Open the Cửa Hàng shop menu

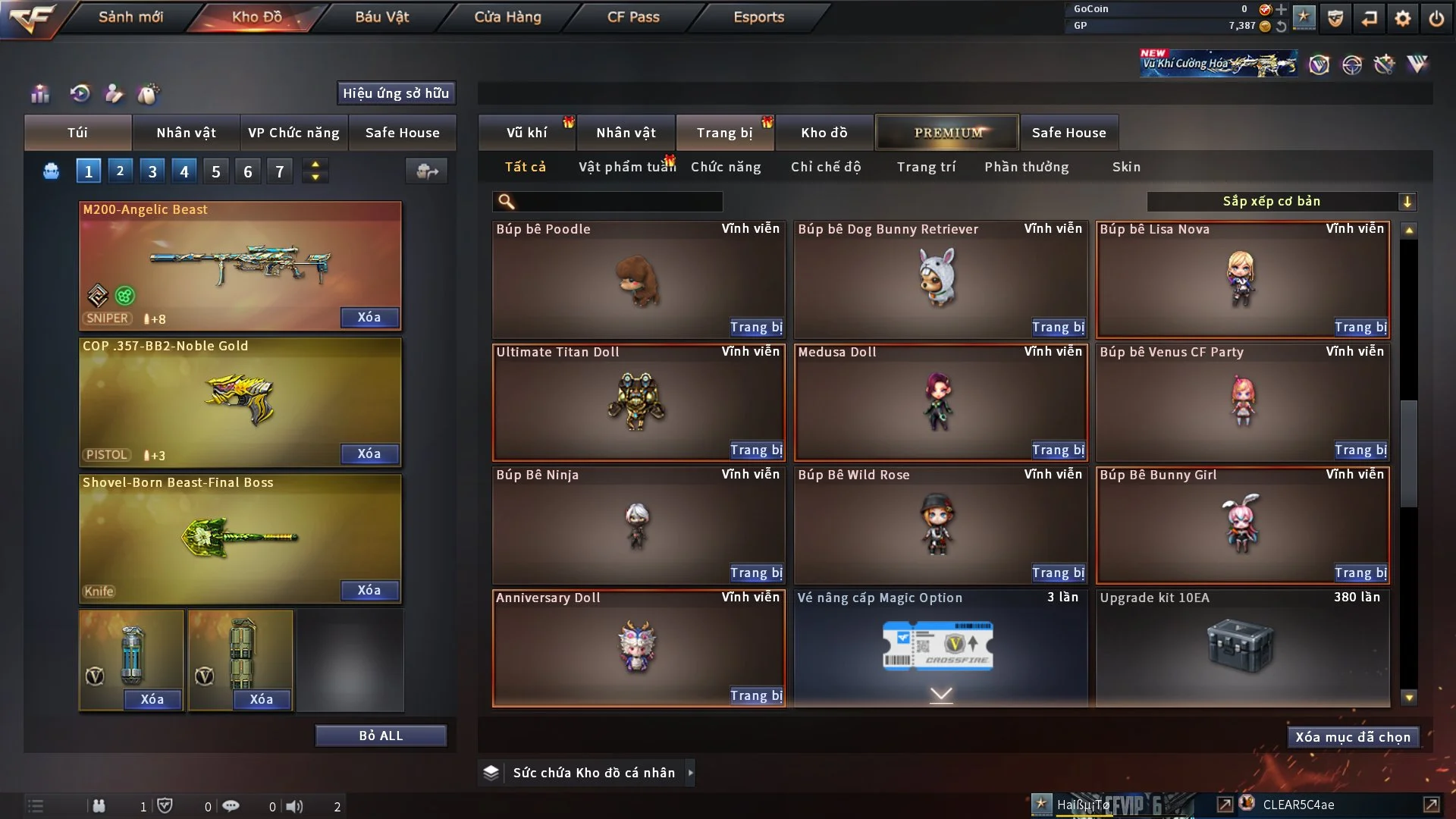pyautogui.click(x=507, y=17)
